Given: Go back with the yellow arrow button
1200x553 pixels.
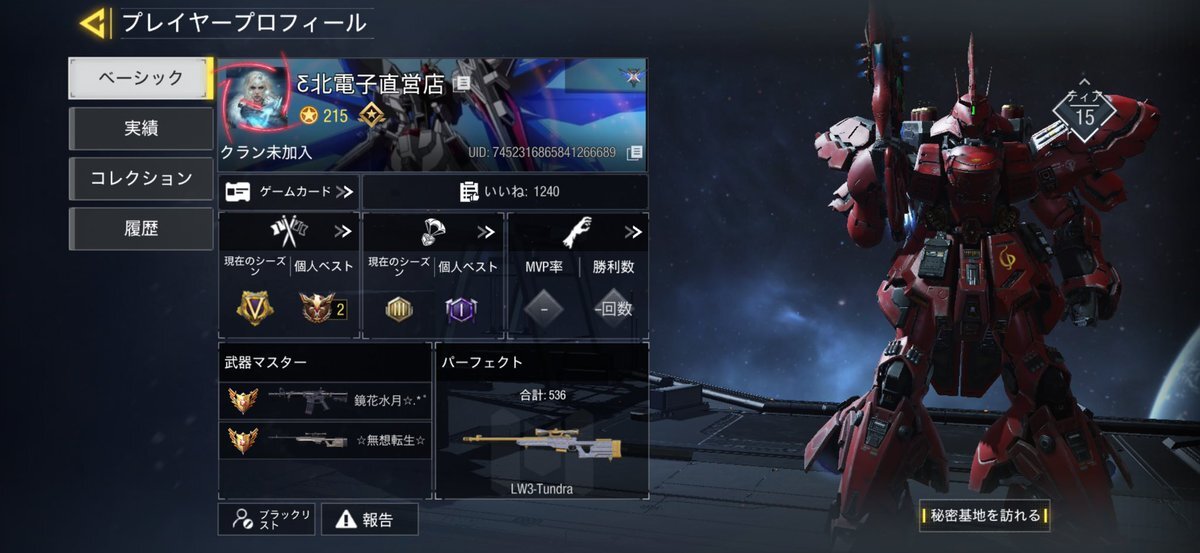Looking at the screenshot, I should [x=94, y=22].
